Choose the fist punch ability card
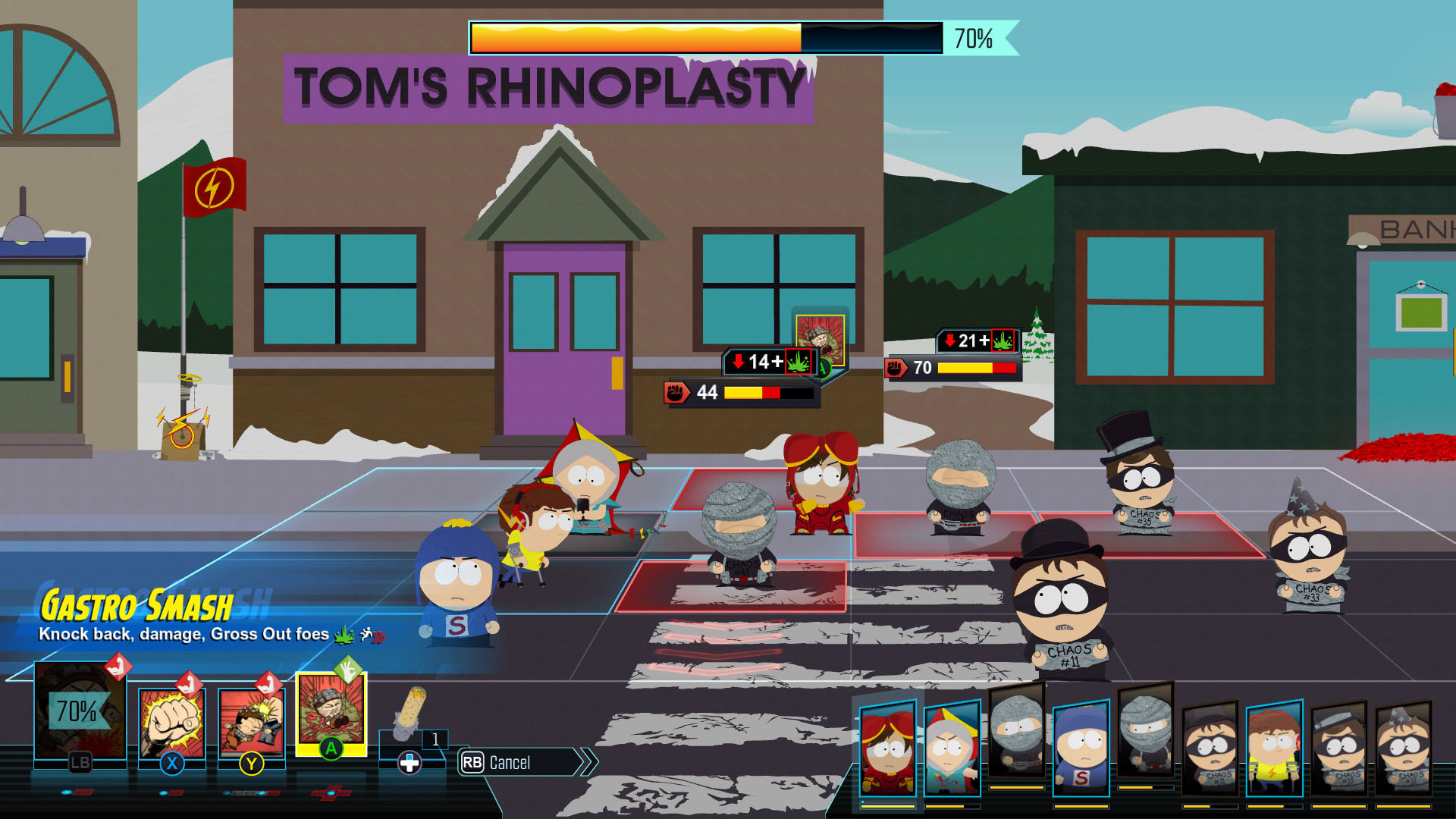Viewport: 1456px width, 819px height. tap(171, 722)
